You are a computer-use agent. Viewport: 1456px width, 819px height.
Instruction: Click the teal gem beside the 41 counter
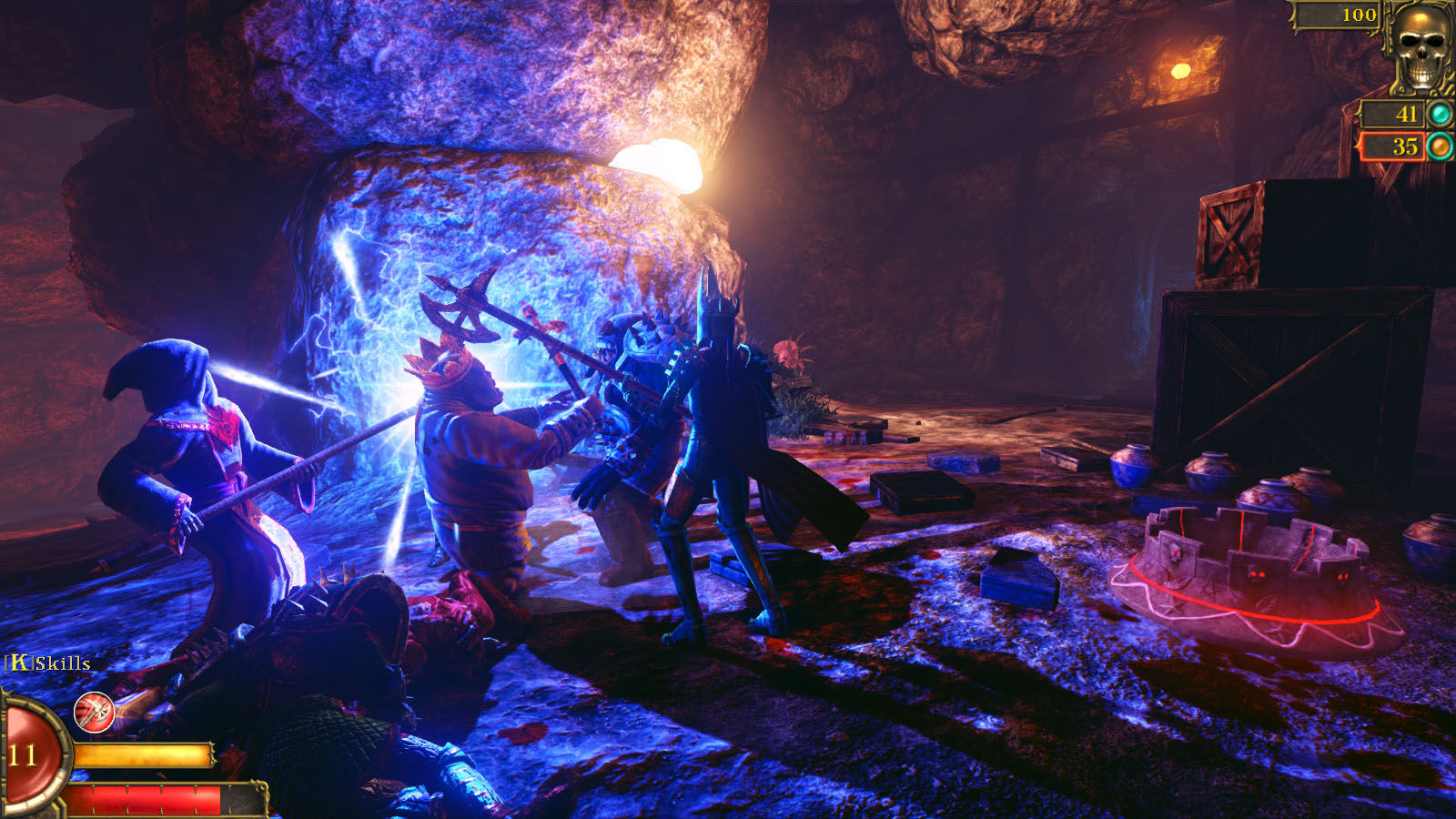(1441, 112)
